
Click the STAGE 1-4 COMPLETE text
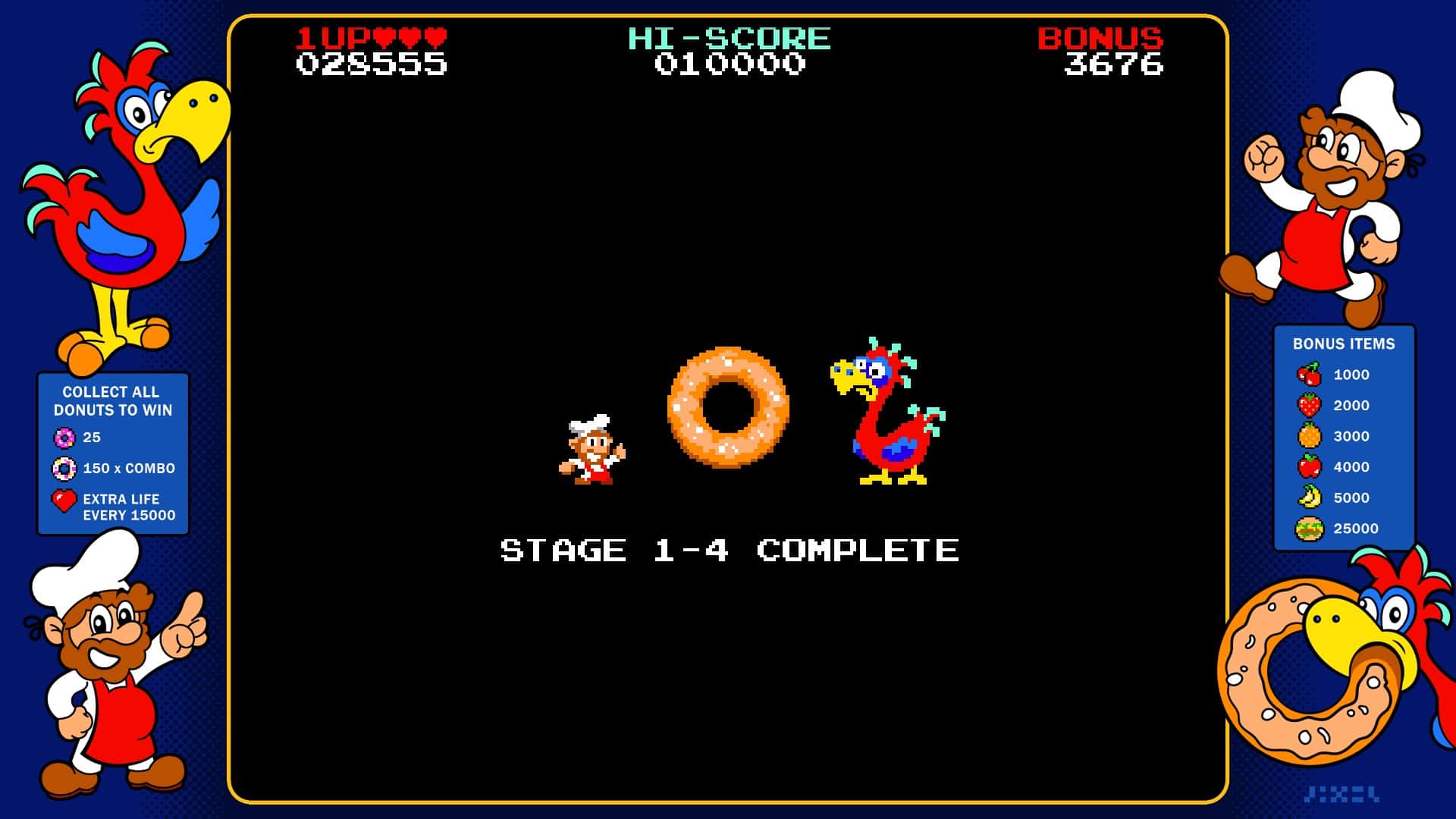[x=728, y=550]
